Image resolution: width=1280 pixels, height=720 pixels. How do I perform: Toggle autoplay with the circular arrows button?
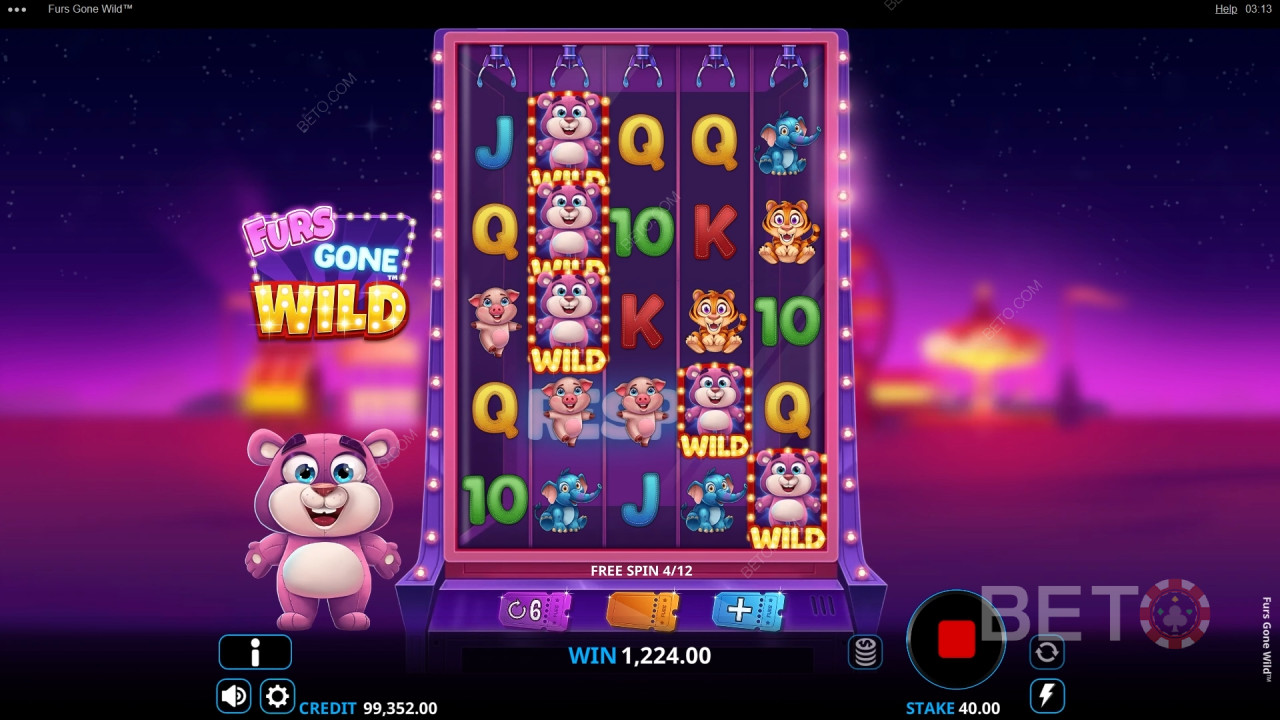1046,651
